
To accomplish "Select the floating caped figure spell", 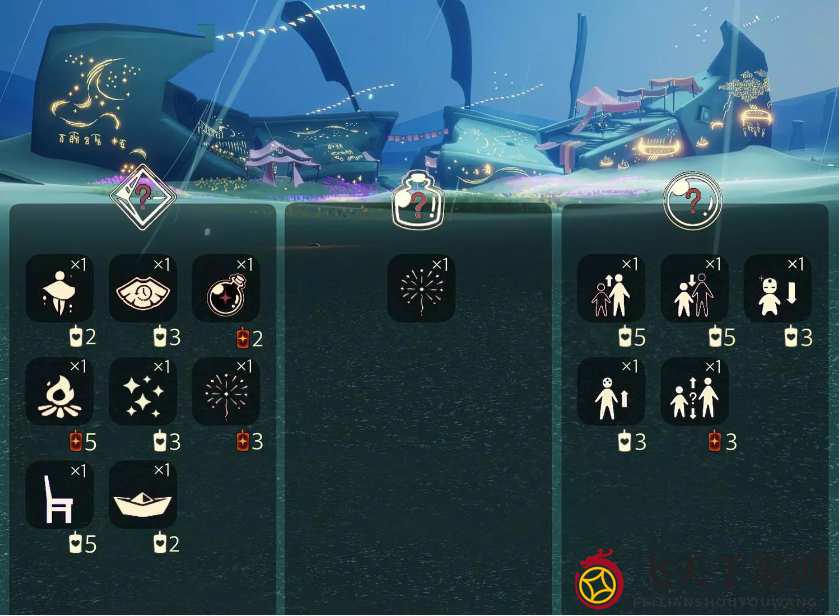I will click(x=59, y=288).
